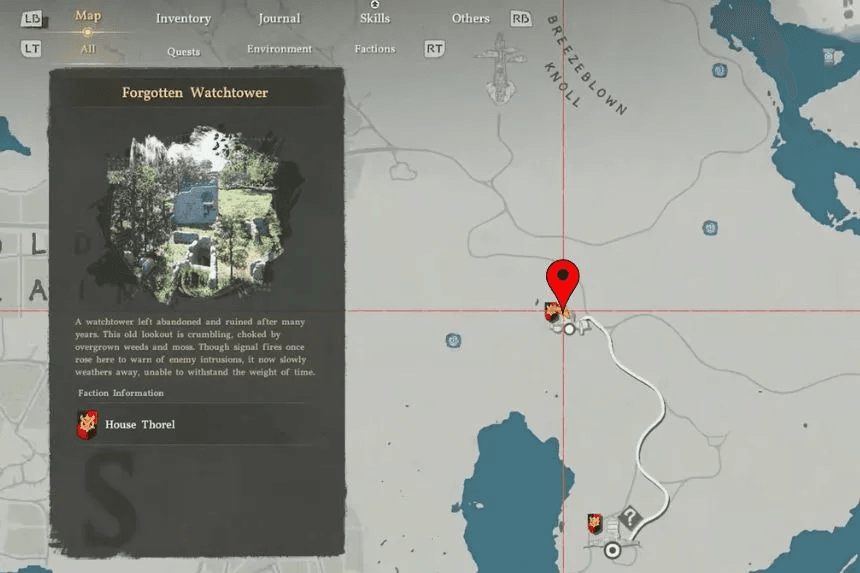The height and width of the screenshot is (573, 860).
Task: Filter map by Quests
Action: pyautogui.click(x=183, y=51)
